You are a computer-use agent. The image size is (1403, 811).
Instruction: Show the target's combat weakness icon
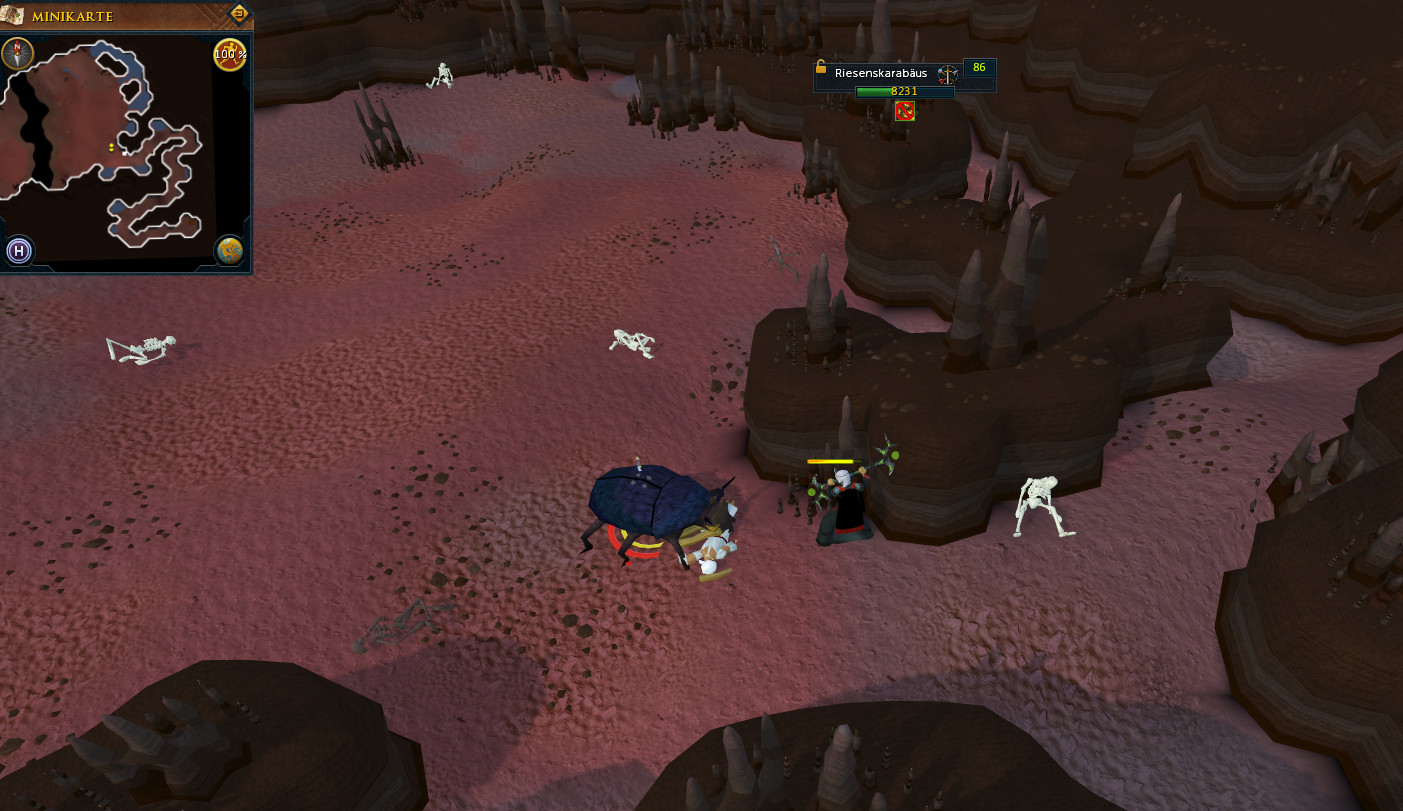(x=947, y=73)
